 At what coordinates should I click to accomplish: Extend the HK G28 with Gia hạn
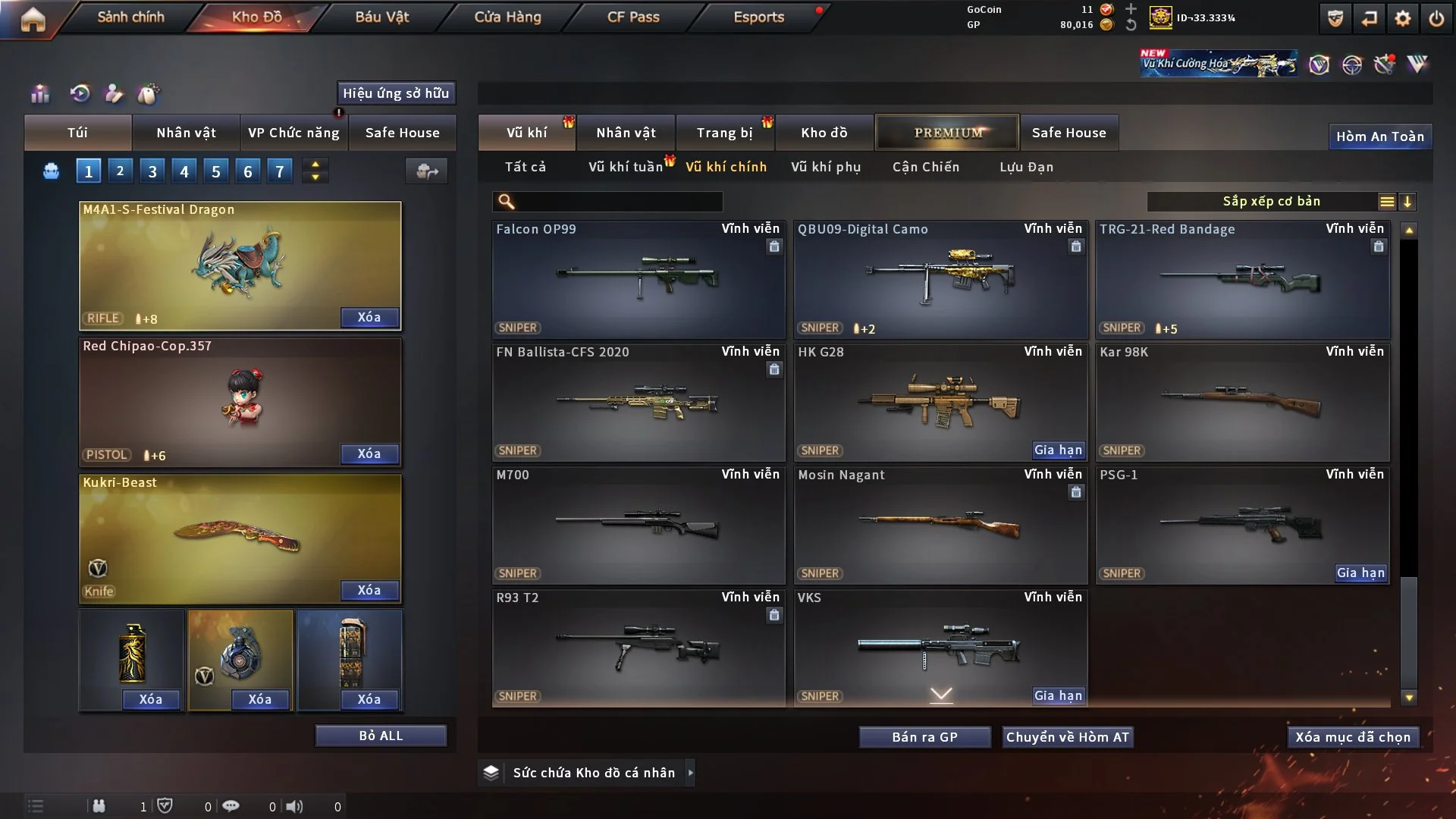click(1058, 450)
